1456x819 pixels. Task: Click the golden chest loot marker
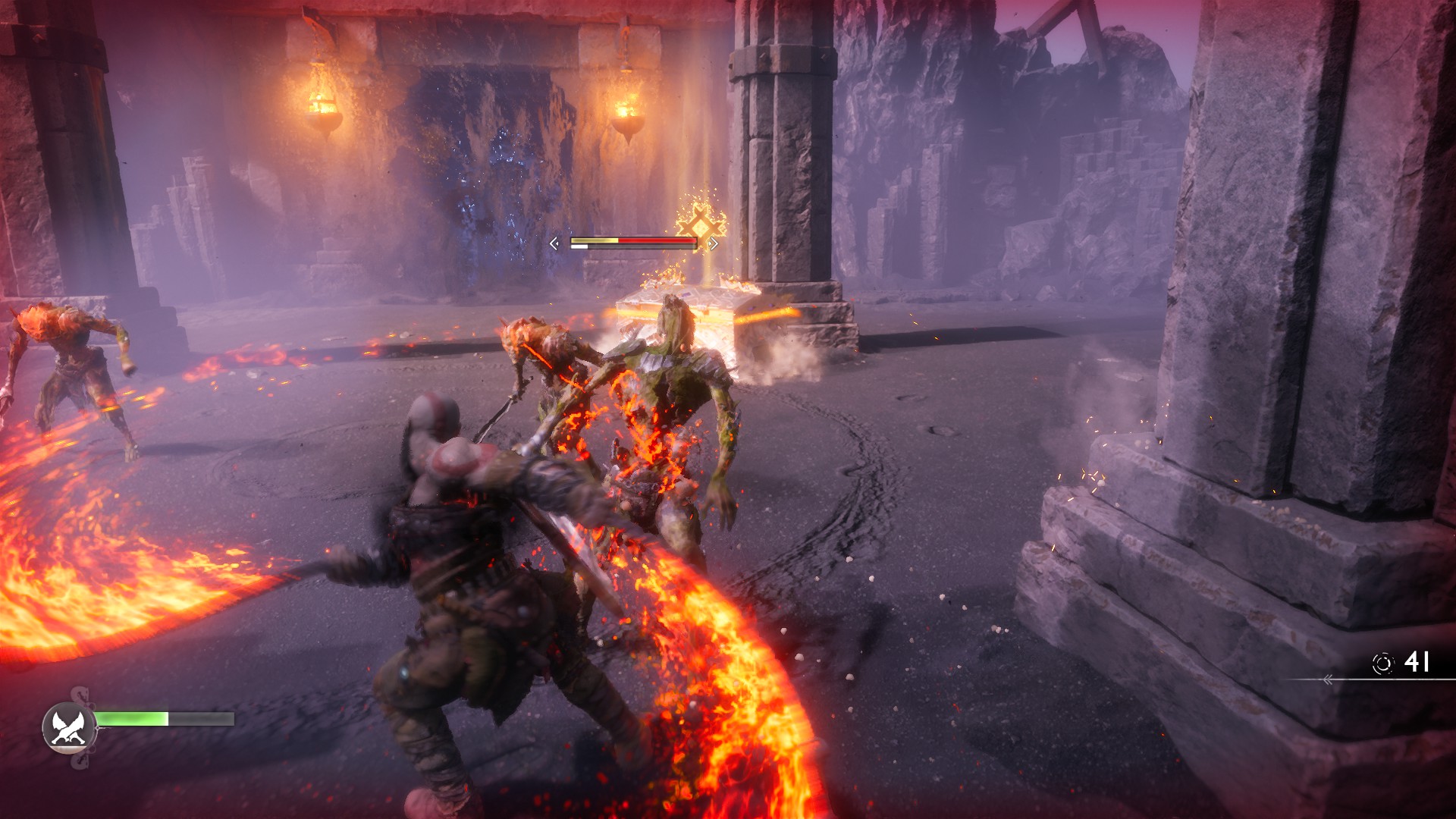701,225
